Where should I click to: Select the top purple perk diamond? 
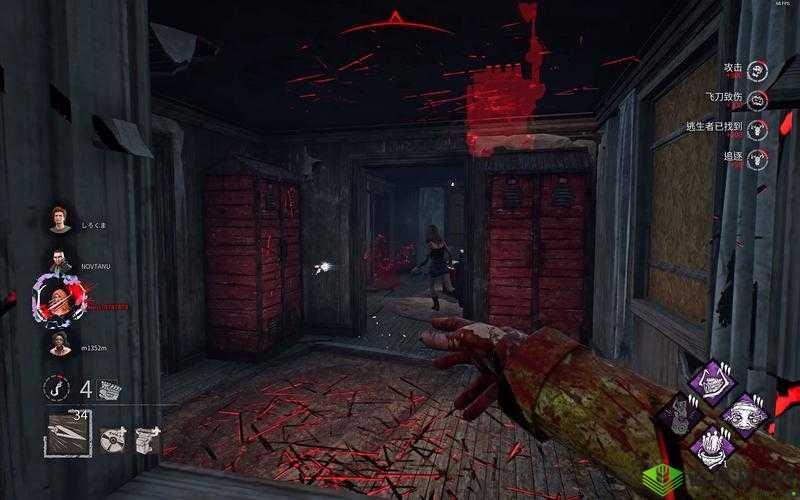[715, 381]
